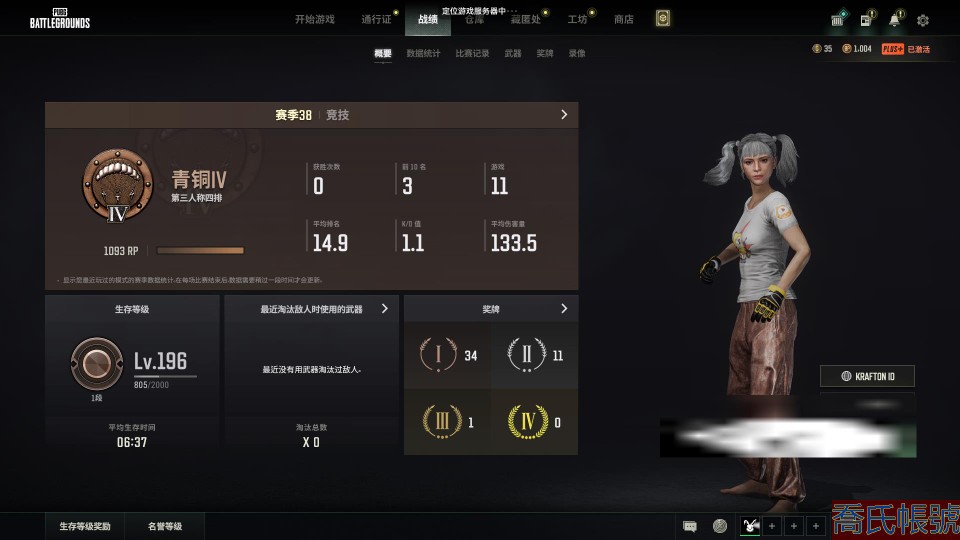
Task: Expand the recent elimination weapon panel
Action: coord(385,310)
